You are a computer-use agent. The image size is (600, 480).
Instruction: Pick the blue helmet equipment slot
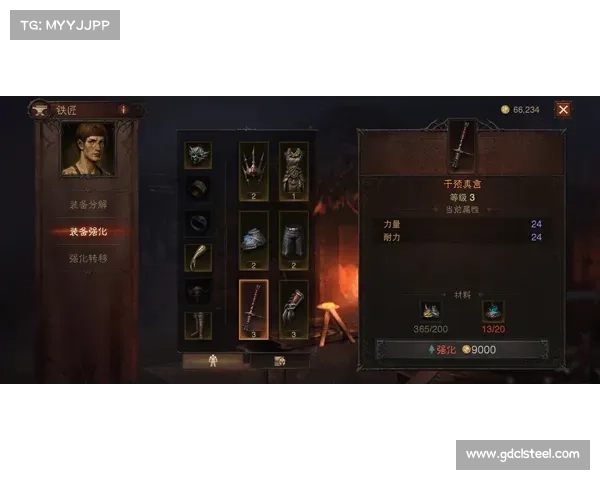point(253,239)
